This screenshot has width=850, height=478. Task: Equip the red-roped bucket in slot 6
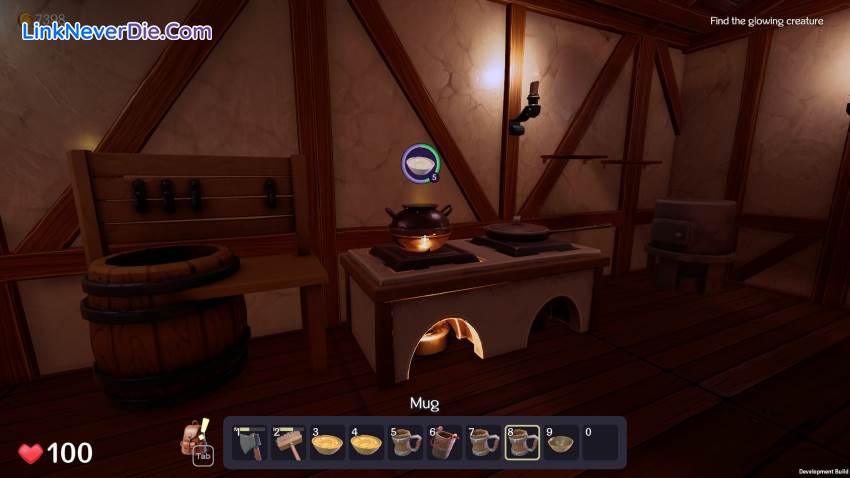pos(444,443)
